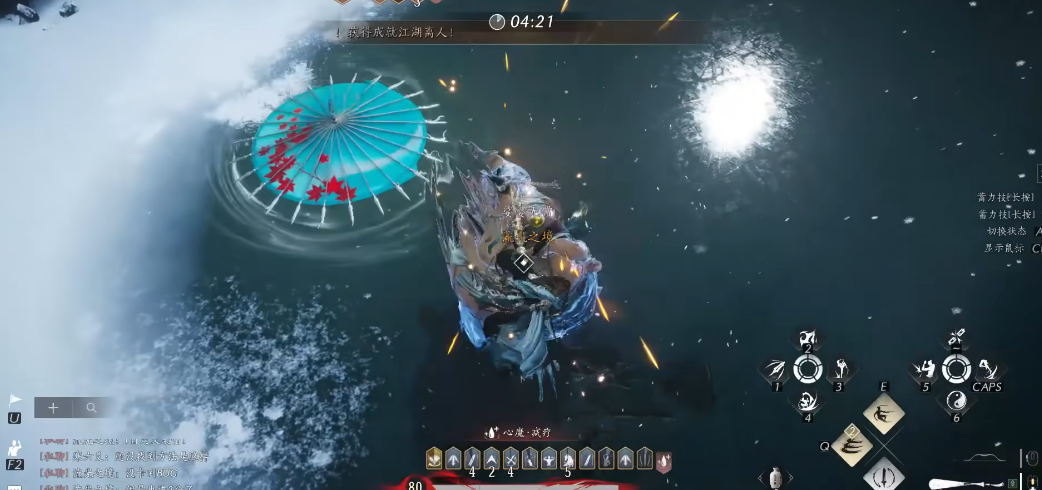Select the white flag icon
This screenshot has height=490, width=1042.
[15, 399]
